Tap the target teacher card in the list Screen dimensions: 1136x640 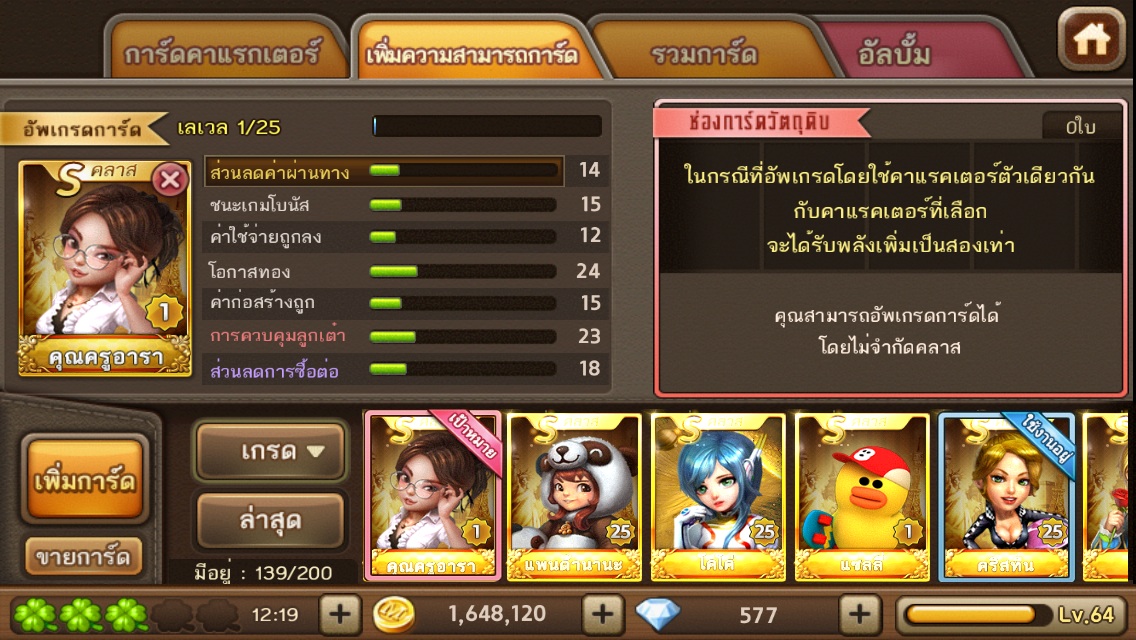point(432,495)
